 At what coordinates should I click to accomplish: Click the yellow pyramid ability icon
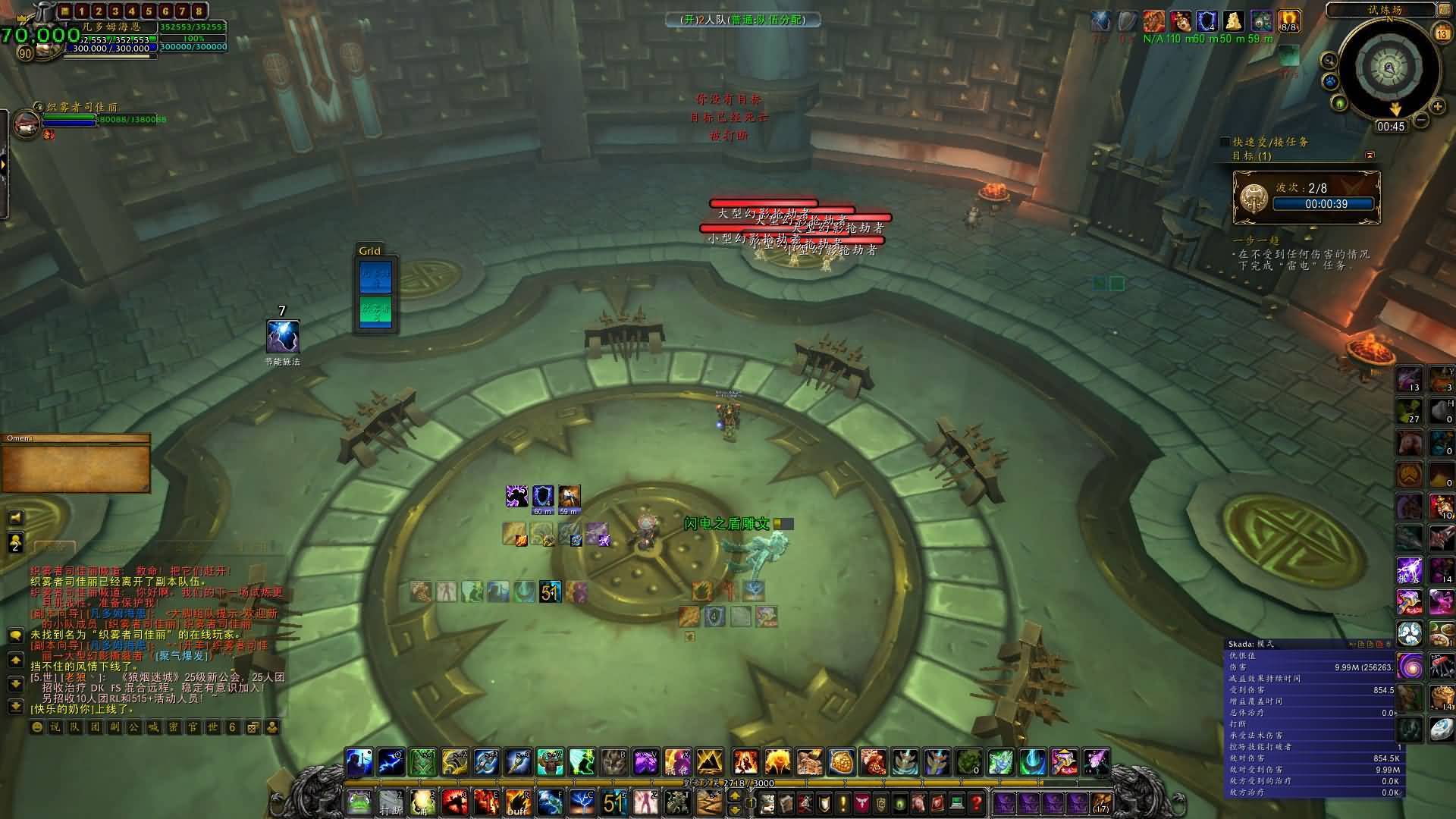point(709,761)
